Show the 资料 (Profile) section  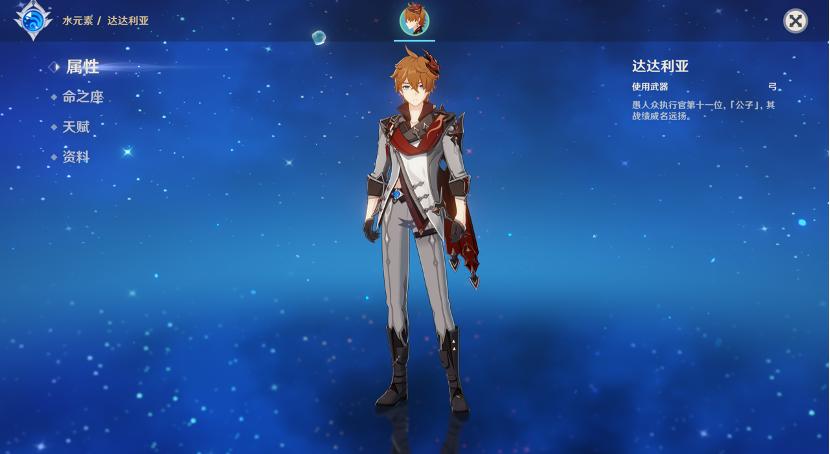pyautogui.click(x=76, y=157)
